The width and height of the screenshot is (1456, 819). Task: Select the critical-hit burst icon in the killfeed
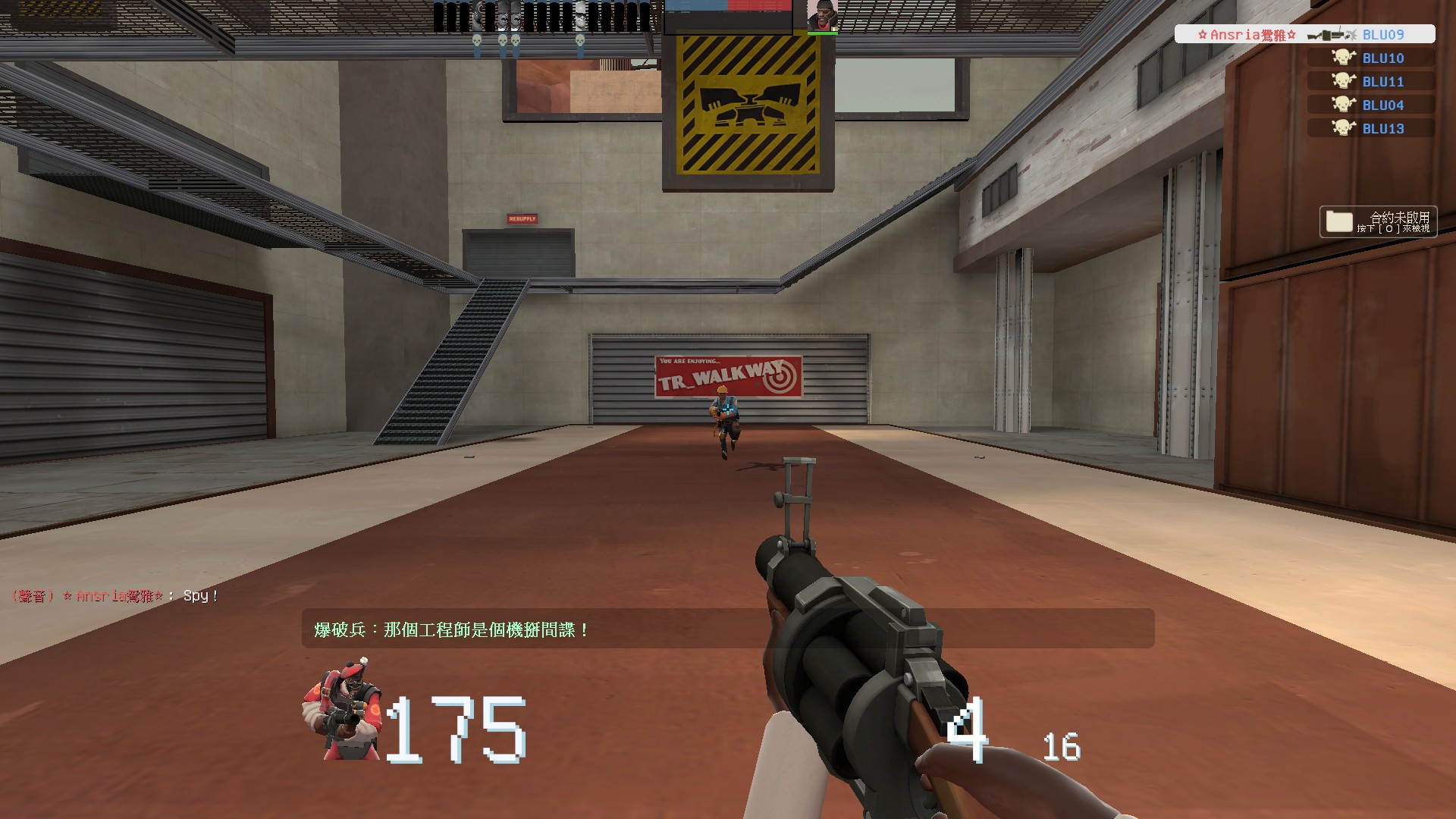[1351, 35]
